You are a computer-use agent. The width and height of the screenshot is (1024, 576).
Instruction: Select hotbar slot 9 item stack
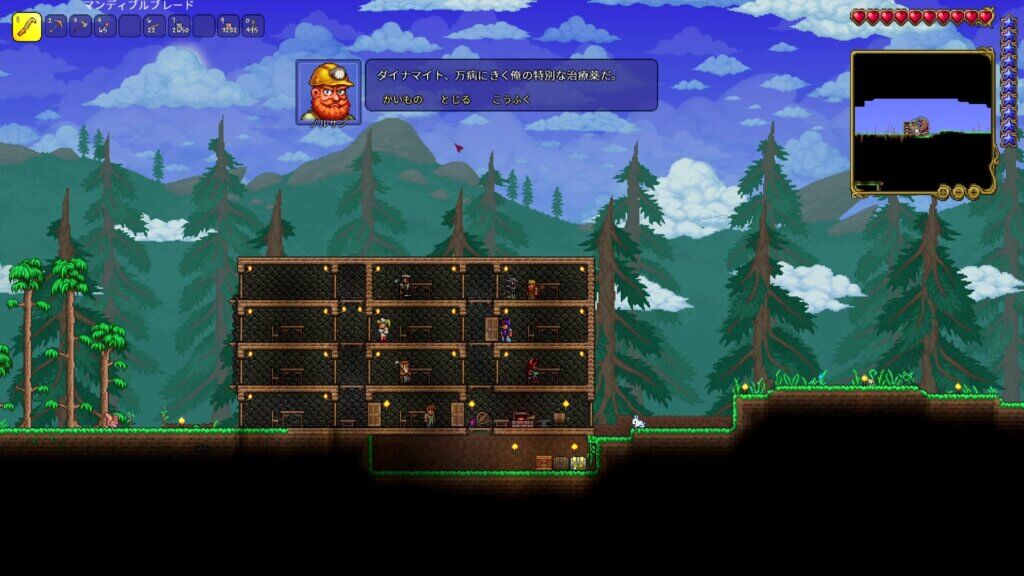229,26
